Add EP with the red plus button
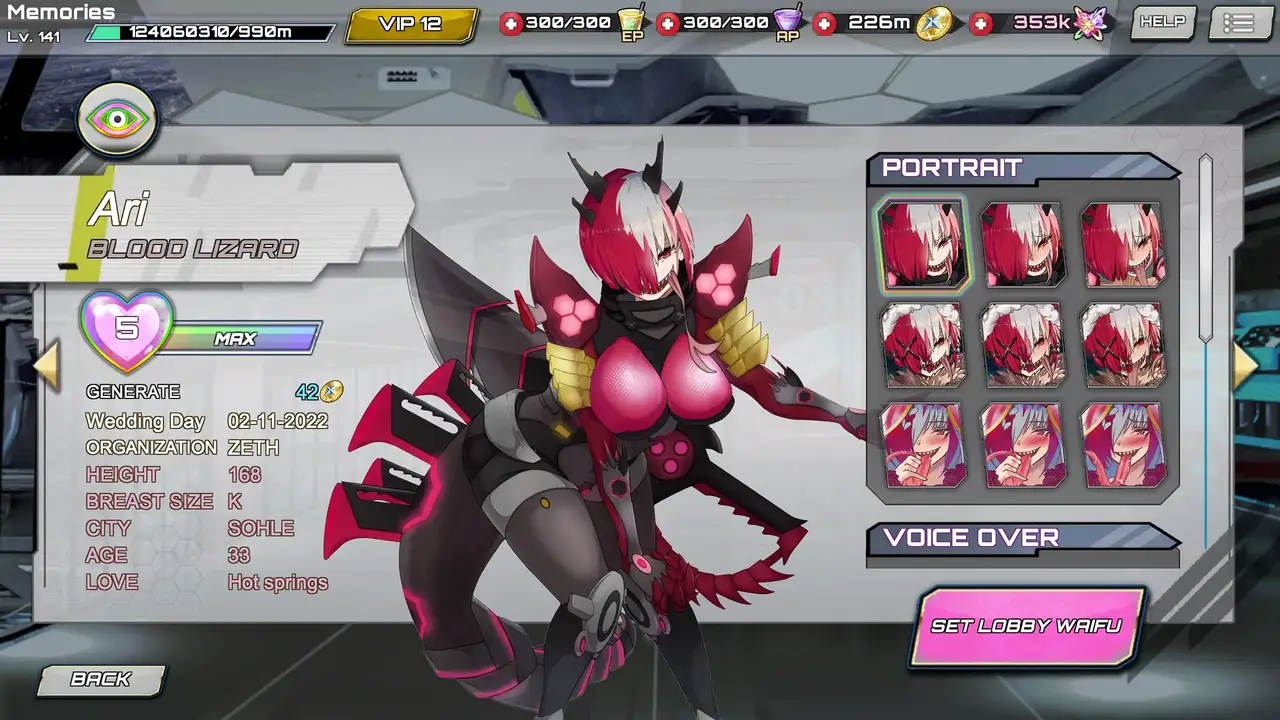1280x720 pixels. 511,23
